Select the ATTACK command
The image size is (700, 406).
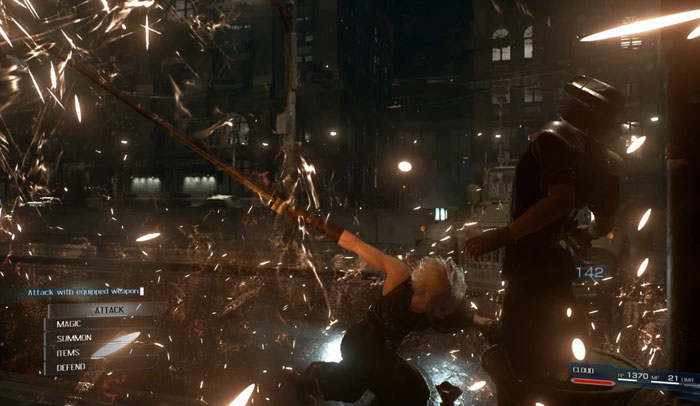click(x=108, y=310)
